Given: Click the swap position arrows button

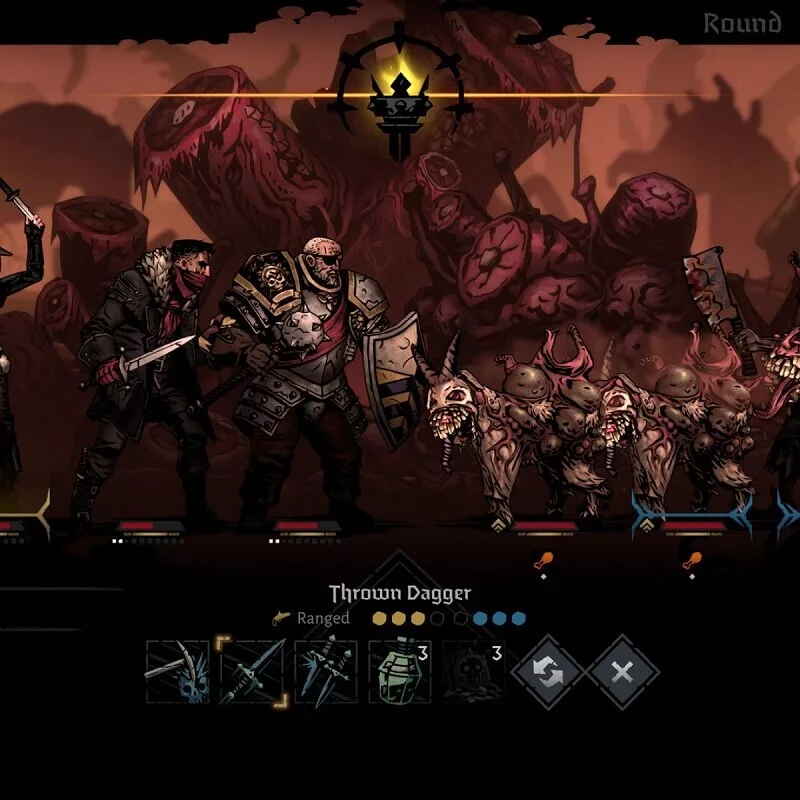Looking at the screenshot, I should (548, 672).
